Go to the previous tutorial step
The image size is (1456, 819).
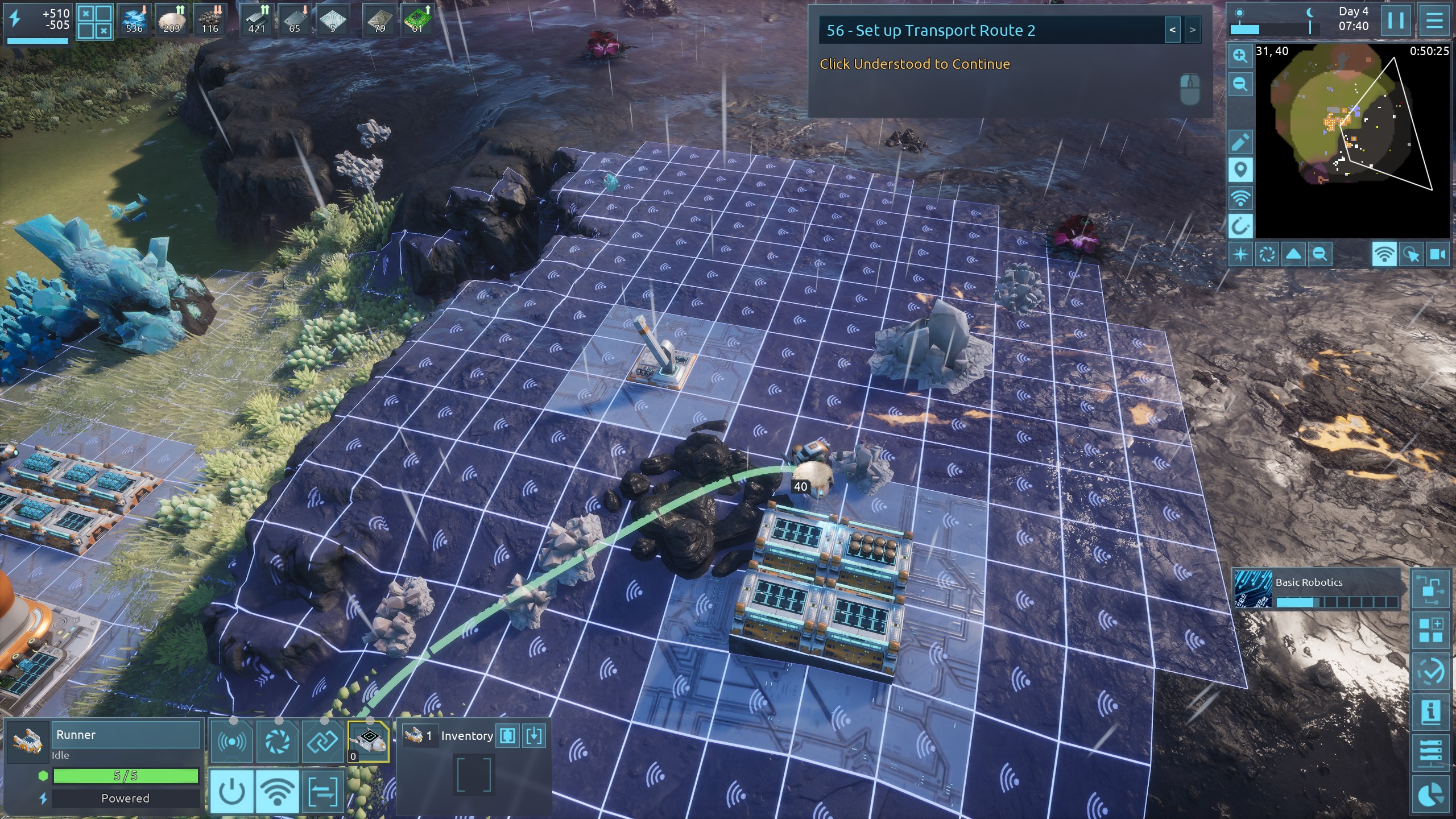(1172, 31)
